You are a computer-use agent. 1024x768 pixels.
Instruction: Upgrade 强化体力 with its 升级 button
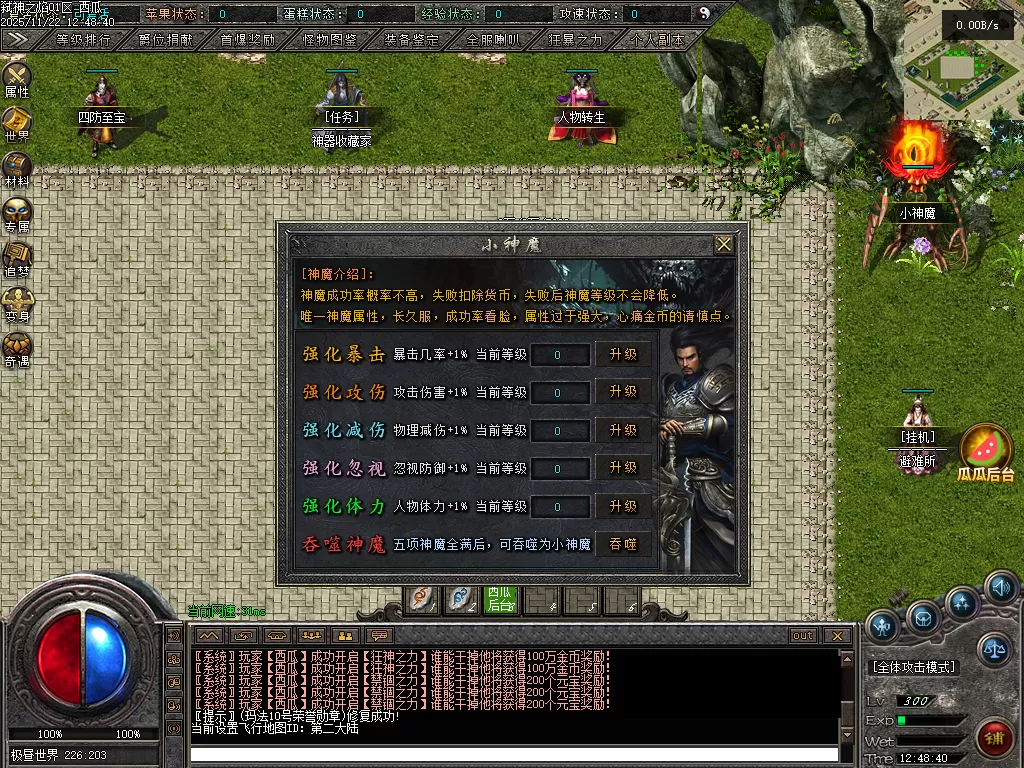pos(623,506)
